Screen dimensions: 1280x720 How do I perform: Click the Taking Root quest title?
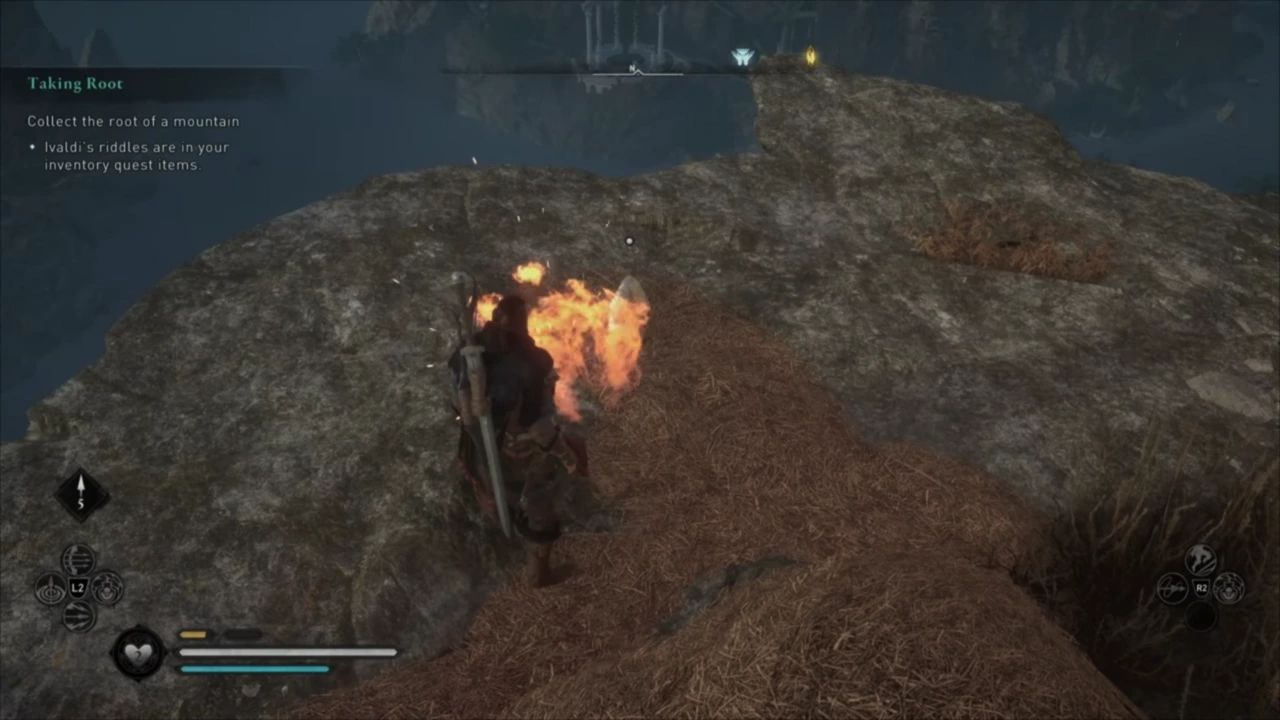click(x=76, y=83)
